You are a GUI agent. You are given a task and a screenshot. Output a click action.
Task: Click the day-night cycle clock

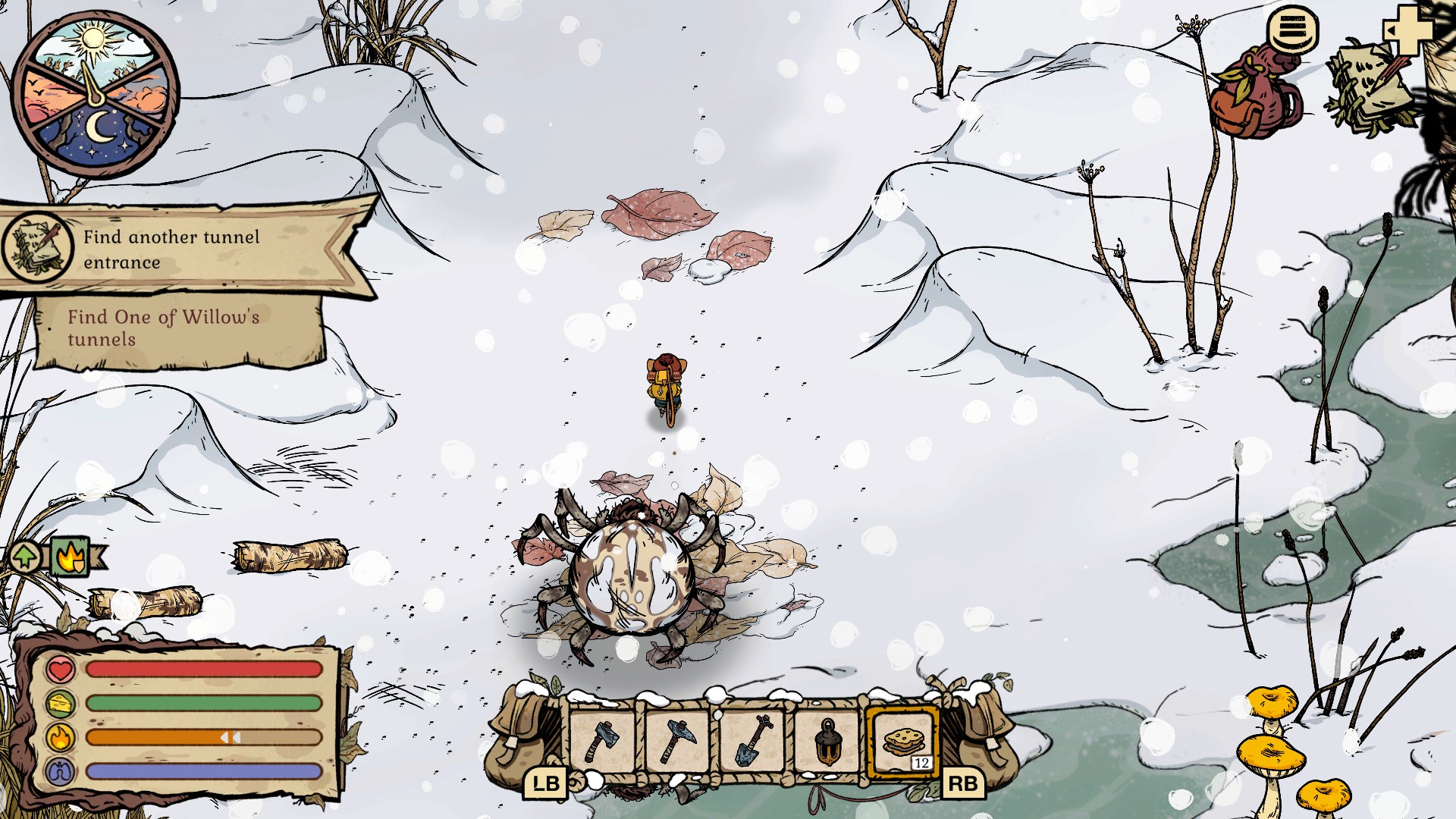tap(95, 95)
